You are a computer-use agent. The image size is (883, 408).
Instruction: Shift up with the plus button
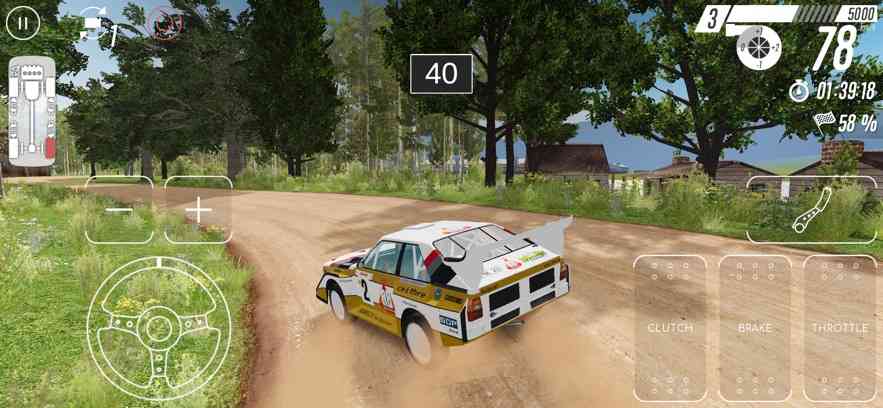pos(198,210)
